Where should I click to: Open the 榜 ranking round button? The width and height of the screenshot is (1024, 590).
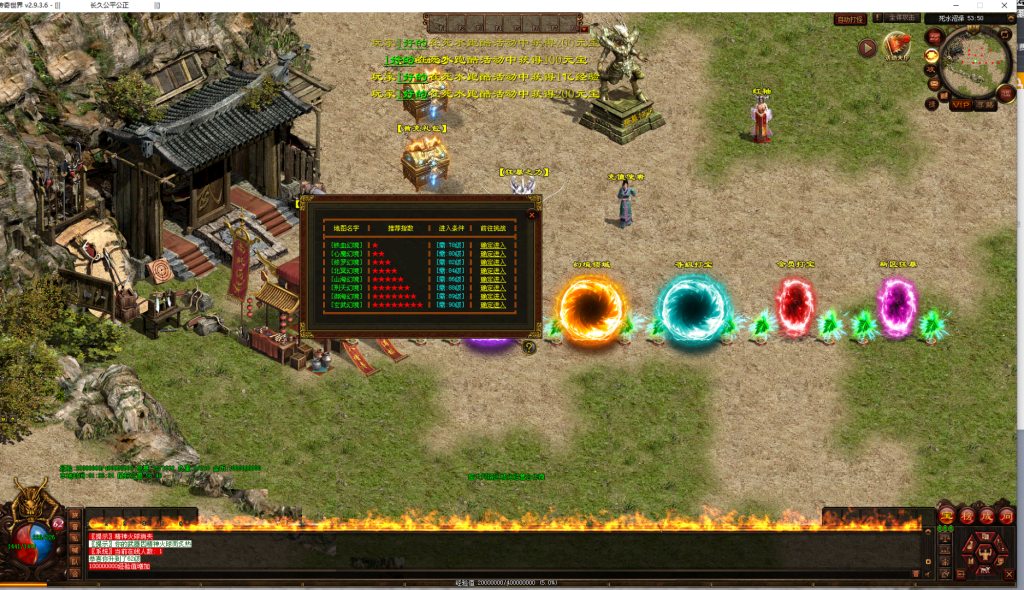coord(966,515)
